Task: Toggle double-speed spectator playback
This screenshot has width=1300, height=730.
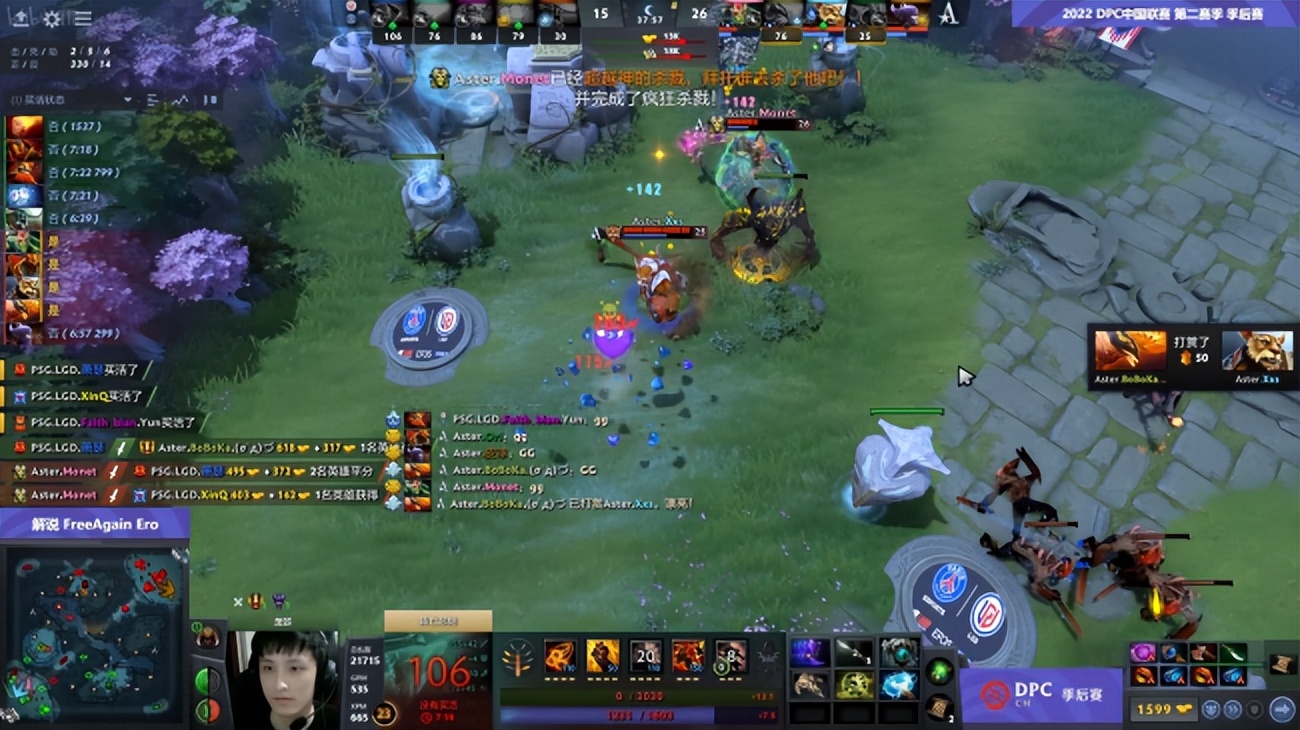Action: (1231, 709)
